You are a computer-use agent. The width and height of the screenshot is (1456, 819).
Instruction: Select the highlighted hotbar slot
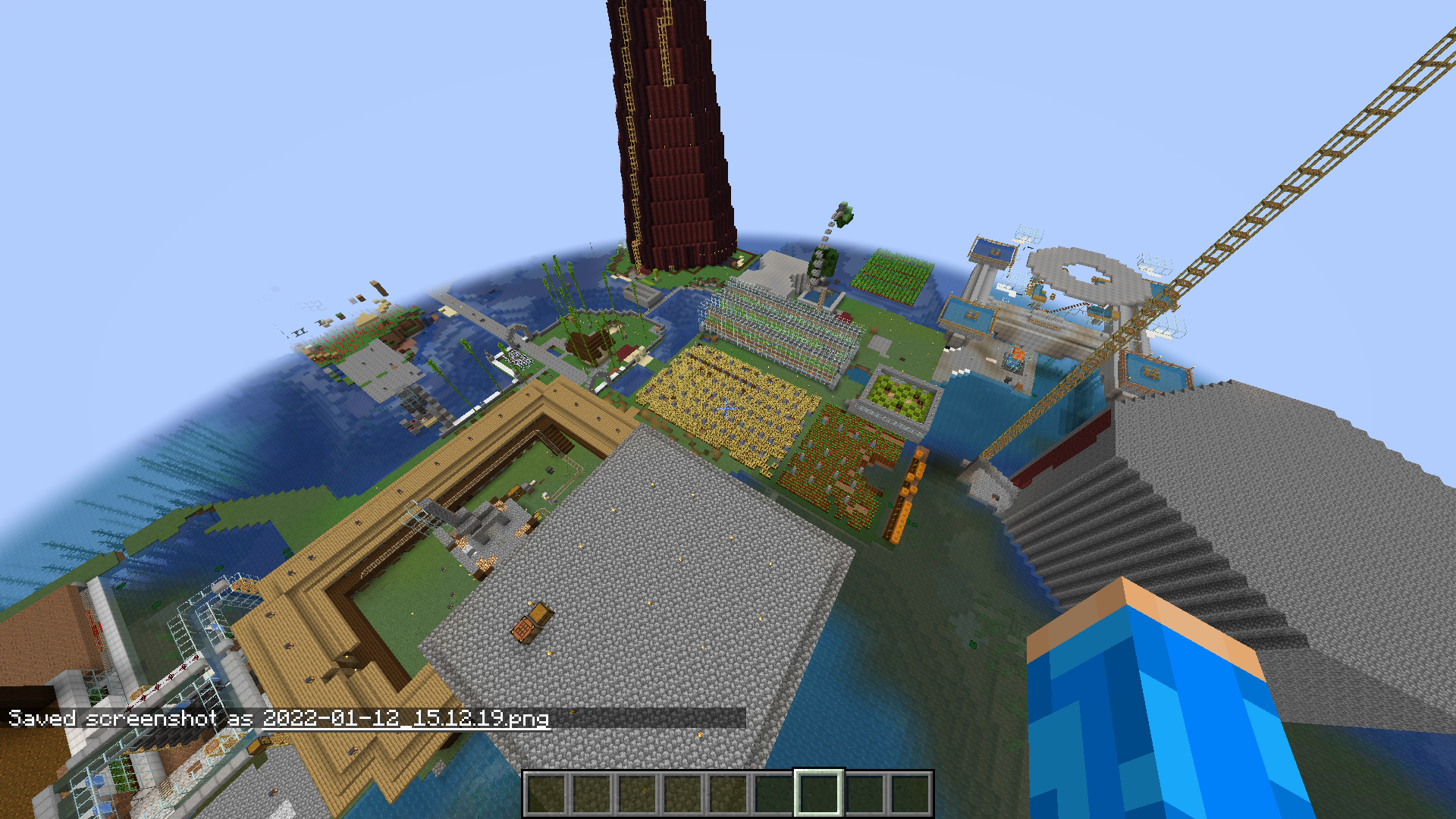tap(818, 793)
